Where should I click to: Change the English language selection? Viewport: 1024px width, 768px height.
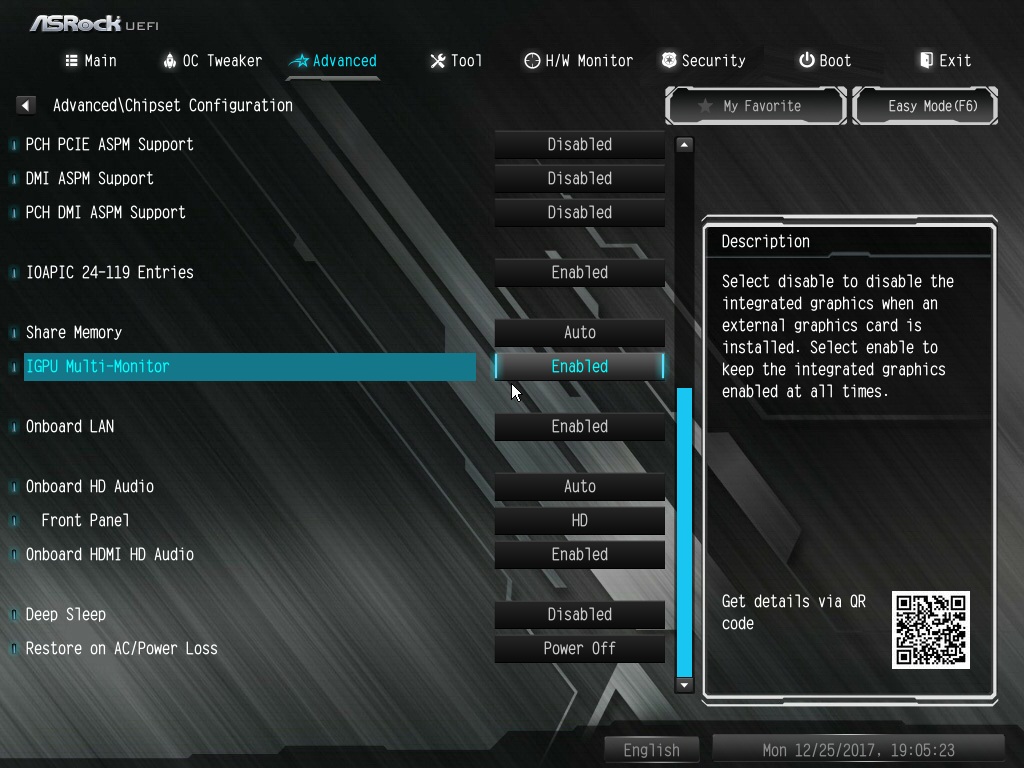pyautogui.click(x=652, y=750)
